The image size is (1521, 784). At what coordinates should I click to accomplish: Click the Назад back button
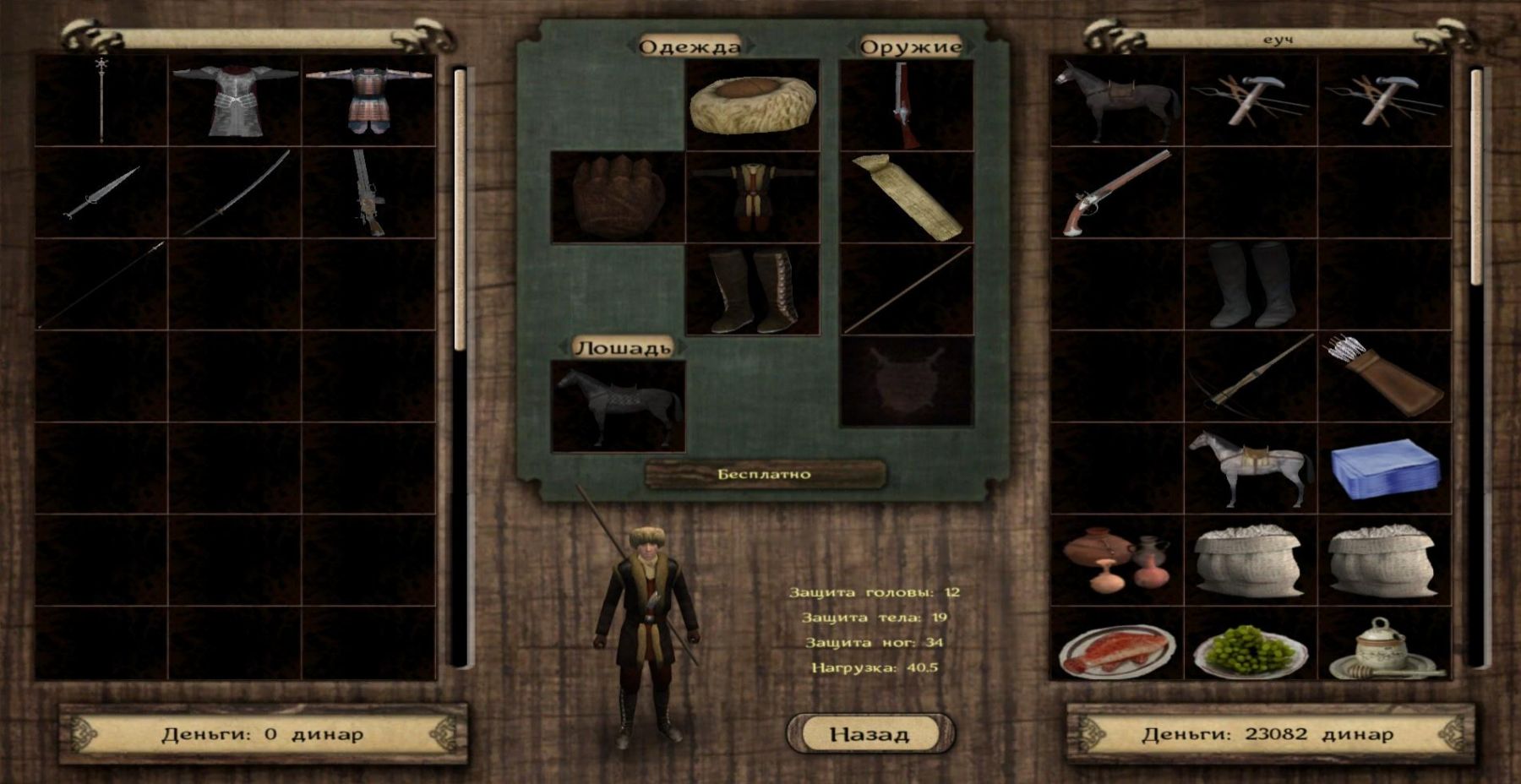[x=870, y=733]
